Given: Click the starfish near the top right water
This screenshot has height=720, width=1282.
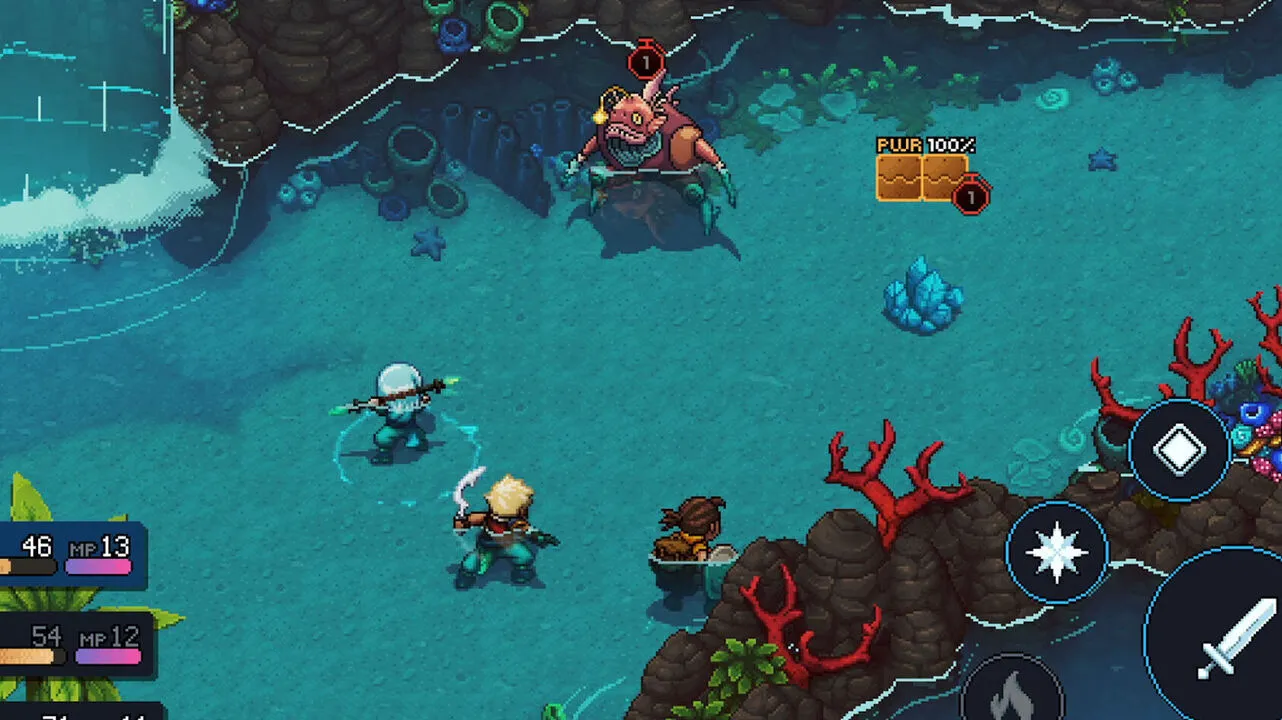Looking at the screenshot, I should tap(1103, 158).
